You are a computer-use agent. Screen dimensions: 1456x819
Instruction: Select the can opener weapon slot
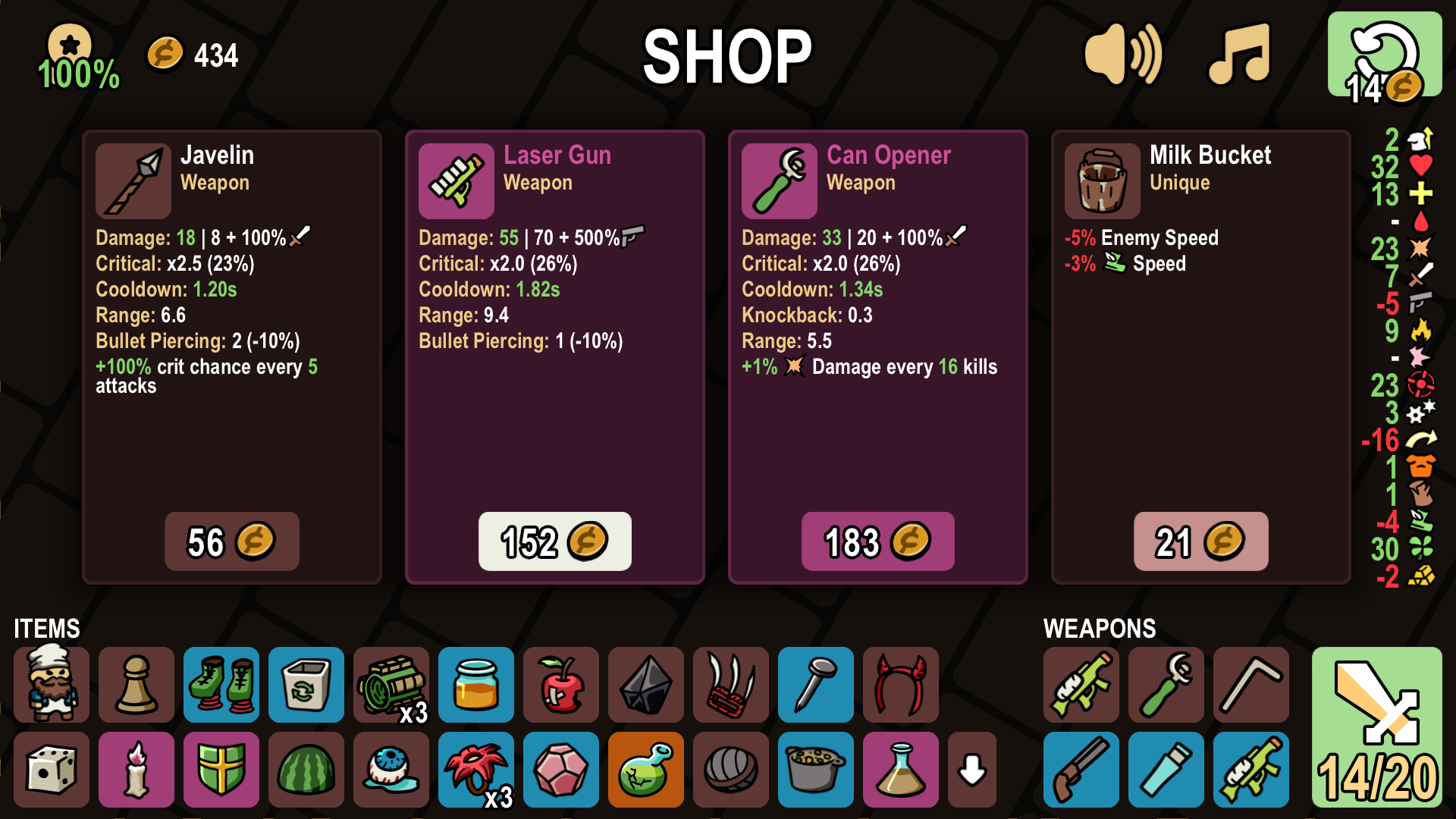click(x=1166, y=685)
